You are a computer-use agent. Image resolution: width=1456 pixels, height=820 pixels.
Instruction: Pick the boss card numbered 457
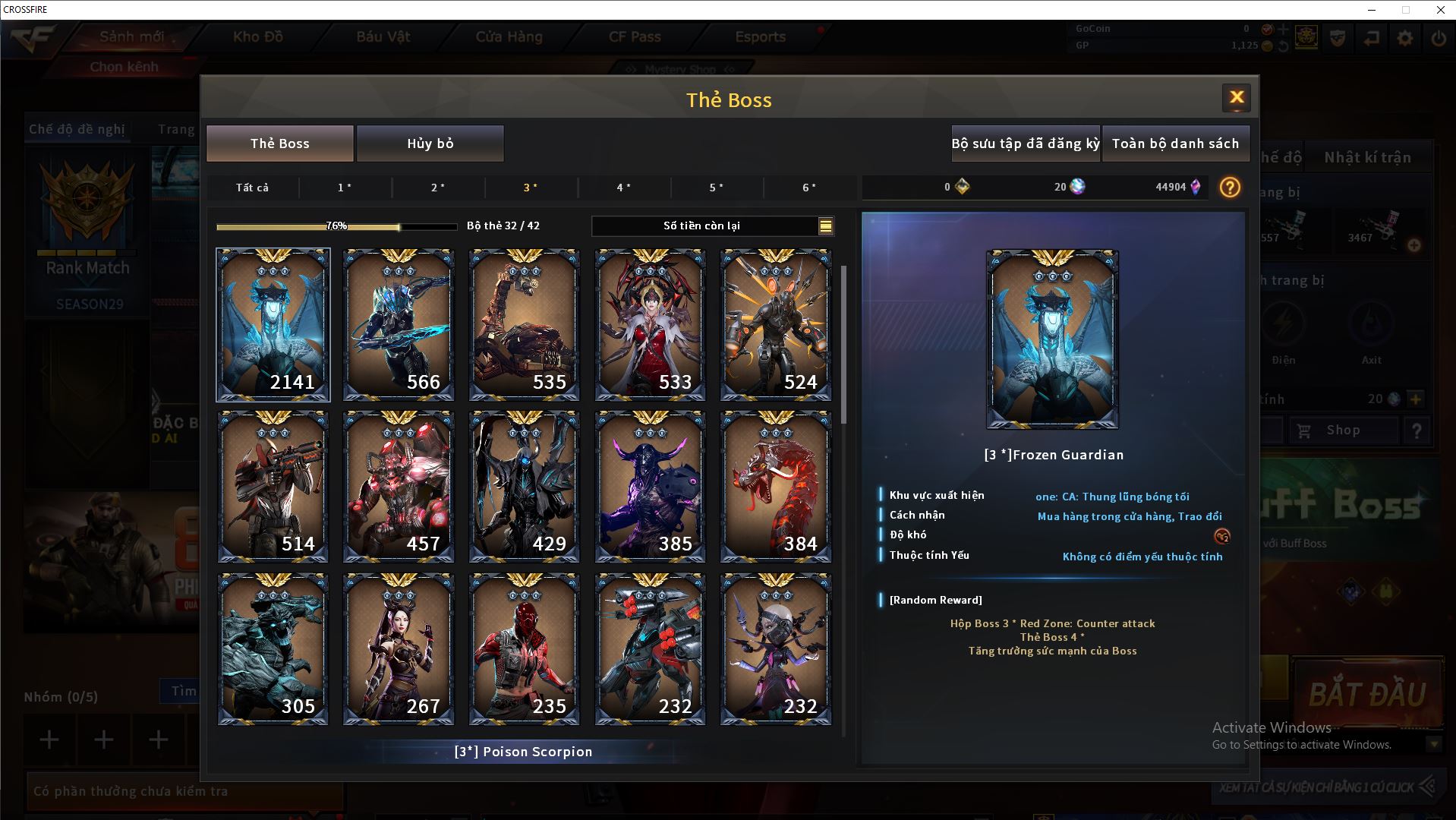pyautogui.click(x=399, y=487)
